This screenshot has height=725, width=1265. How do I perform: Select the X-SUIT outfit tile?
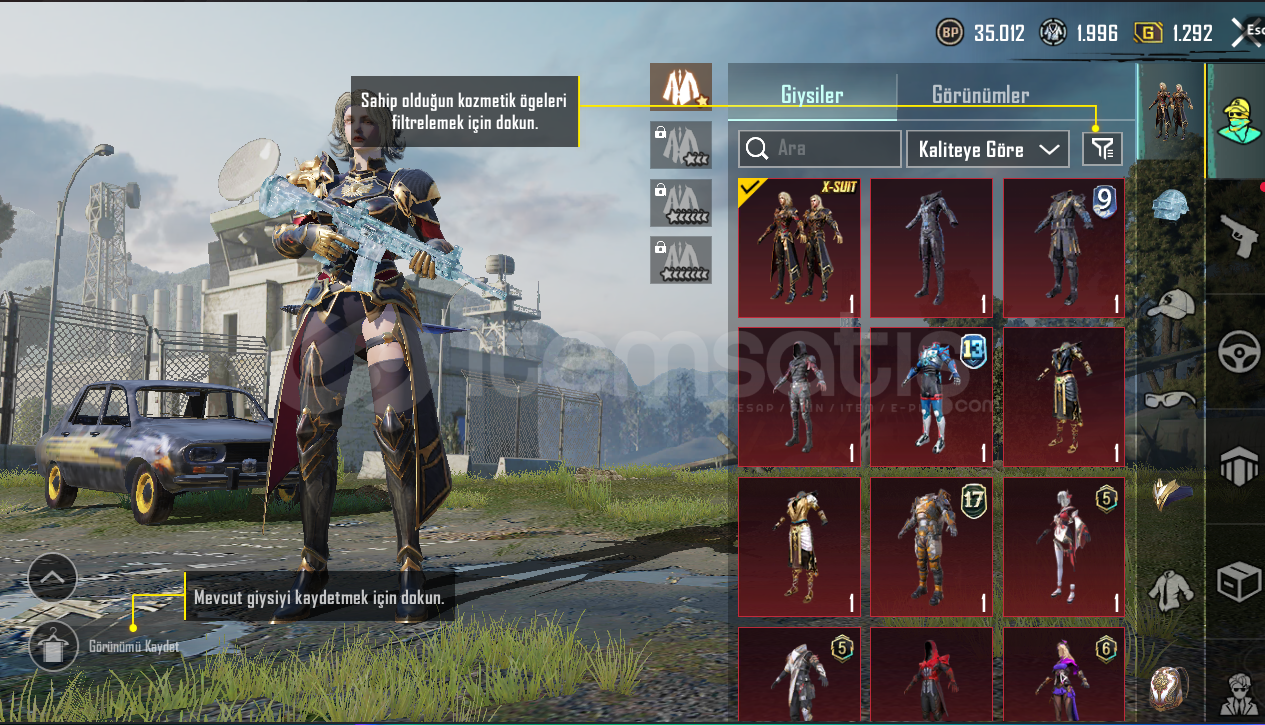pyautogui.click(x=799, y=248)
